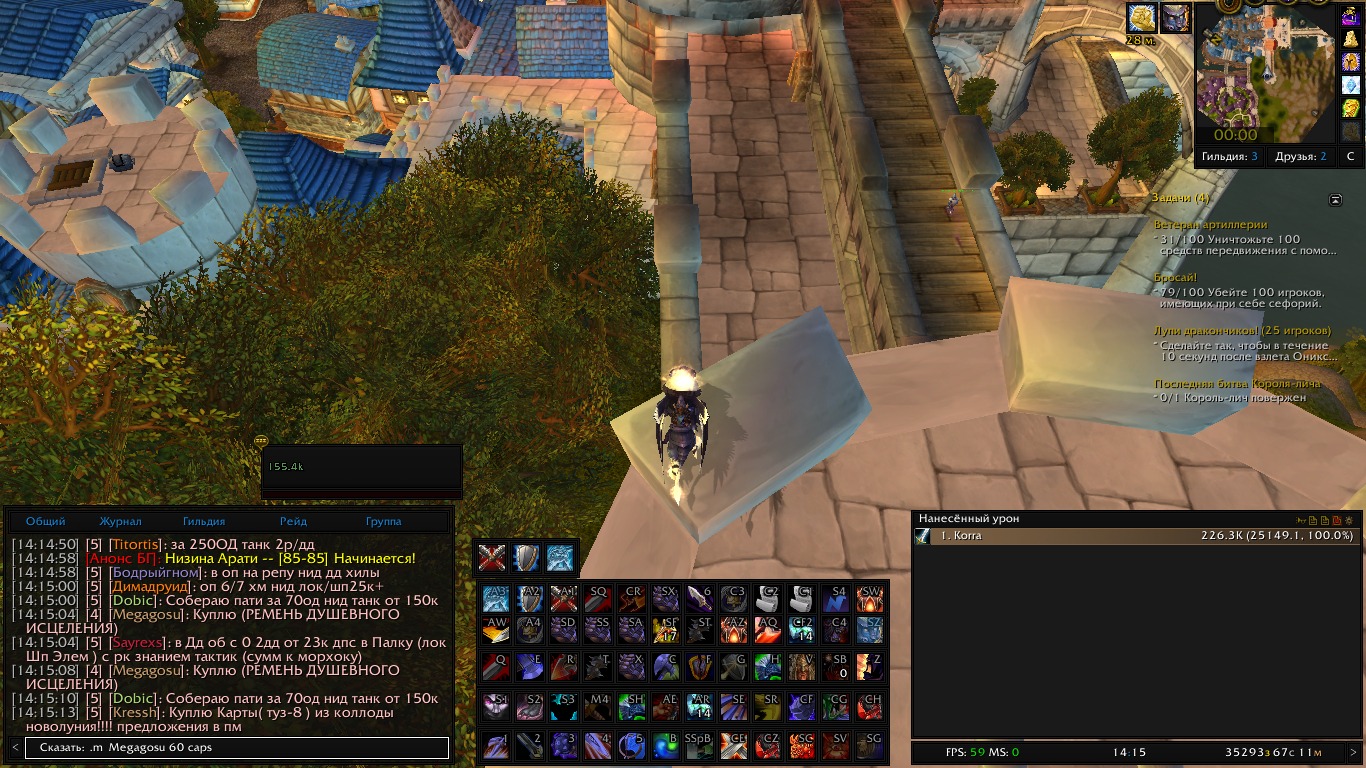1366x768 pixels.
Task: Open damage meter settings gear icon
Action: tap(1349, 520)
